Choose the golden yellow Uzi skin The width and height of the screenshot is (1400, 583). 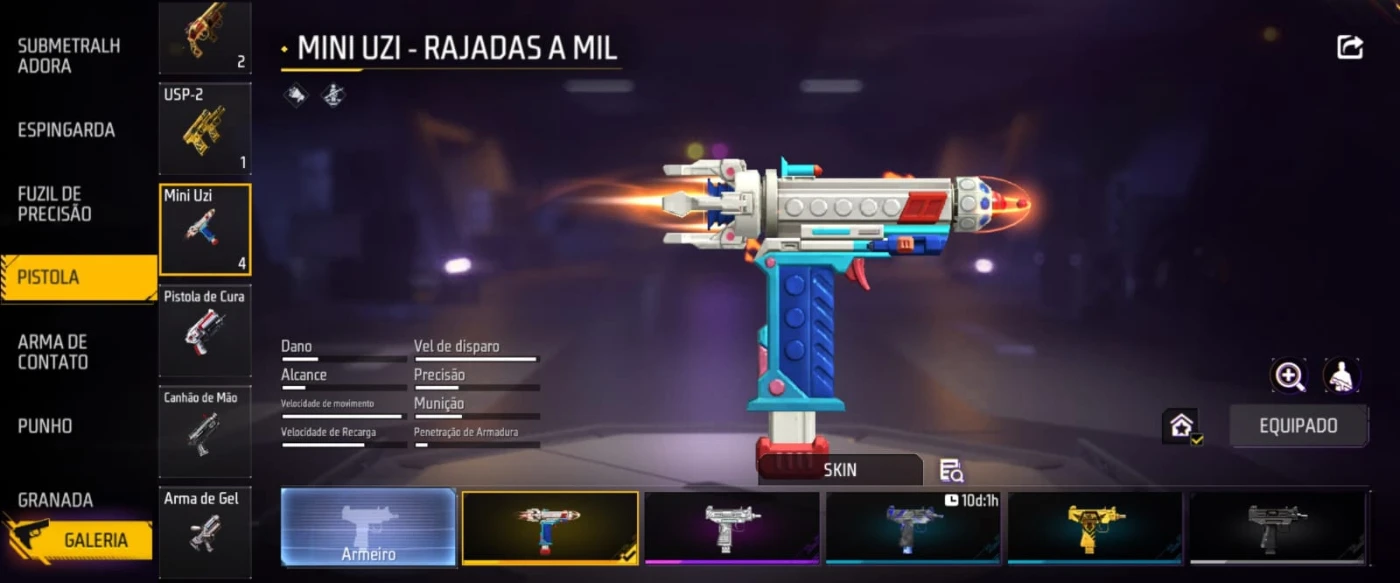pyautogui.click(x=1095, y=527)
